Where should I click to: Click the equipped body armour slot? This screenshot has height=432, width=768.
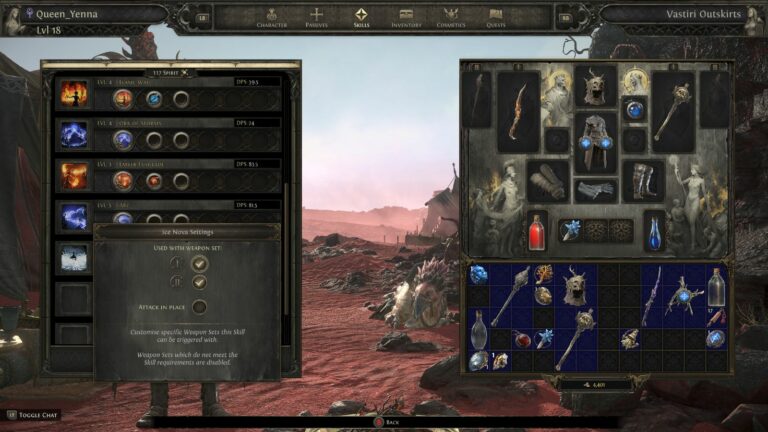click(595, 146)
